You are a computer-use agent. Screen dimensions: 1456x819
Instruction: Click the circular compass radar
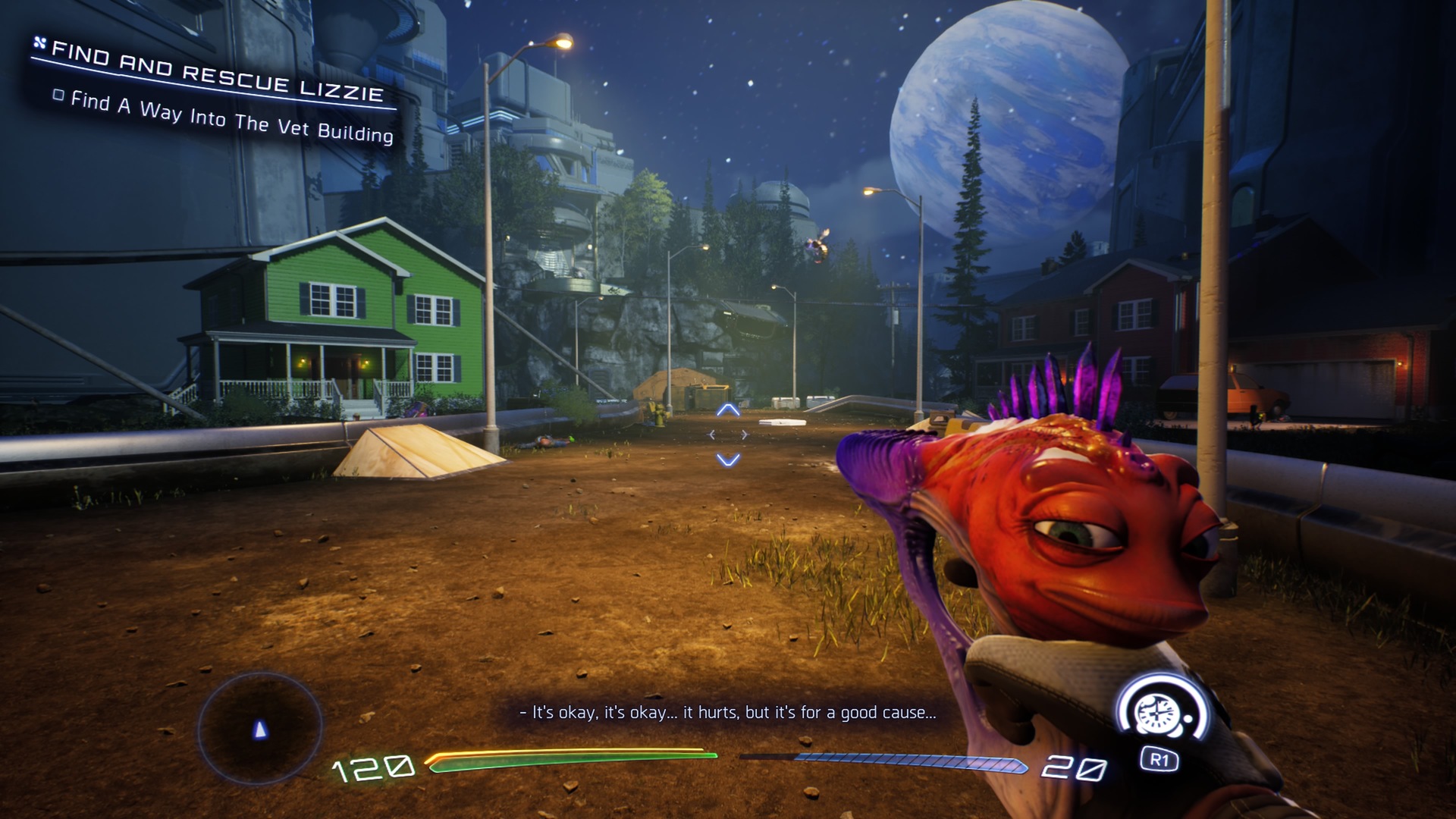point(260,728)
